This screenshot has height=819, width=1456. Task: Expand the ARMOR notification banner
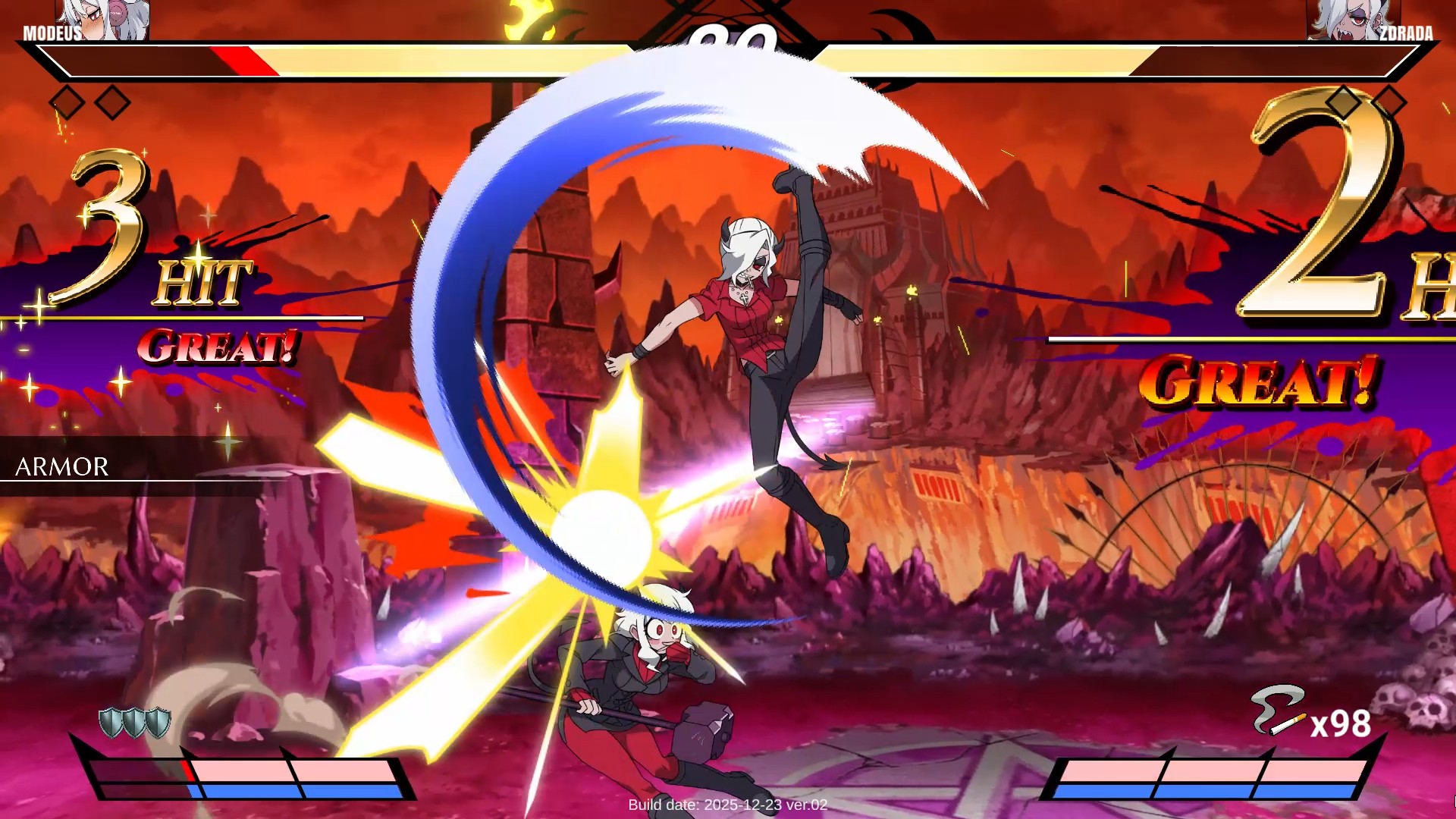pyautogui.click(x=61, y=466)
